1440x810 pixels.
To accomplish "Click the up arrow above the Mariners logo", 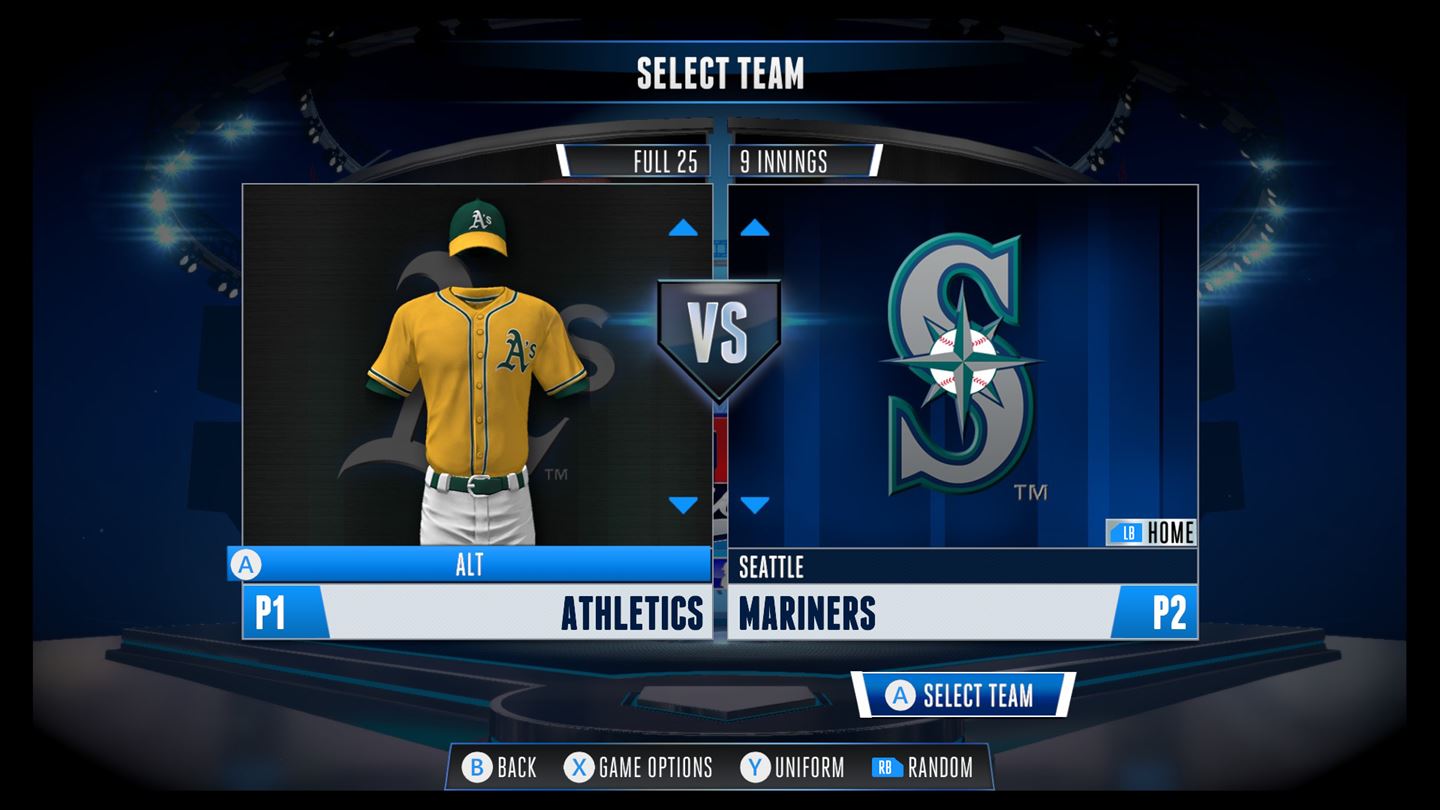I will (x=757, y=228).
